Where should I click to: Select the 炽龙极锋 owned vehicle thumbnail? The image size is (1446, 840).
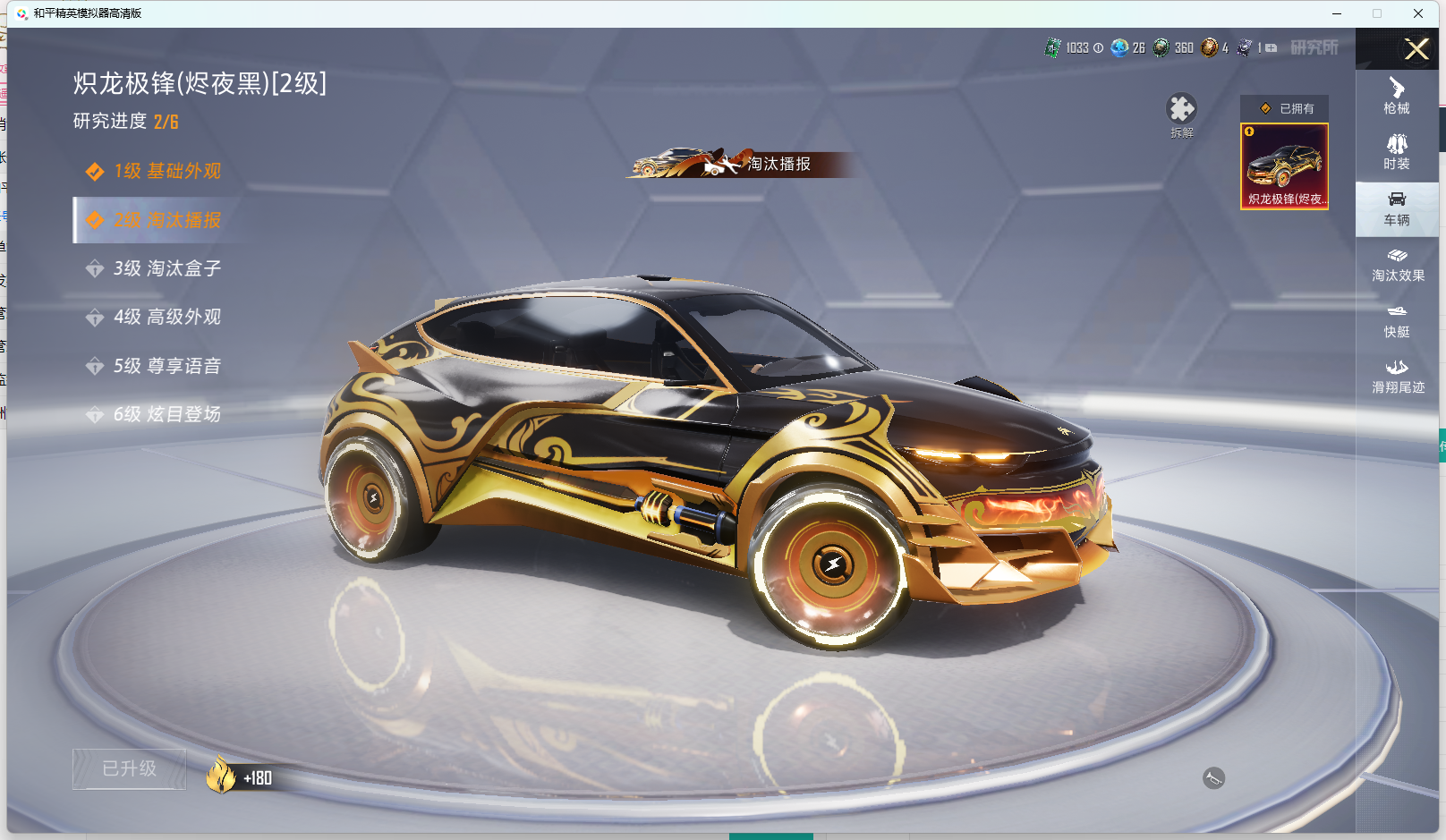[x=1284, y=166]
